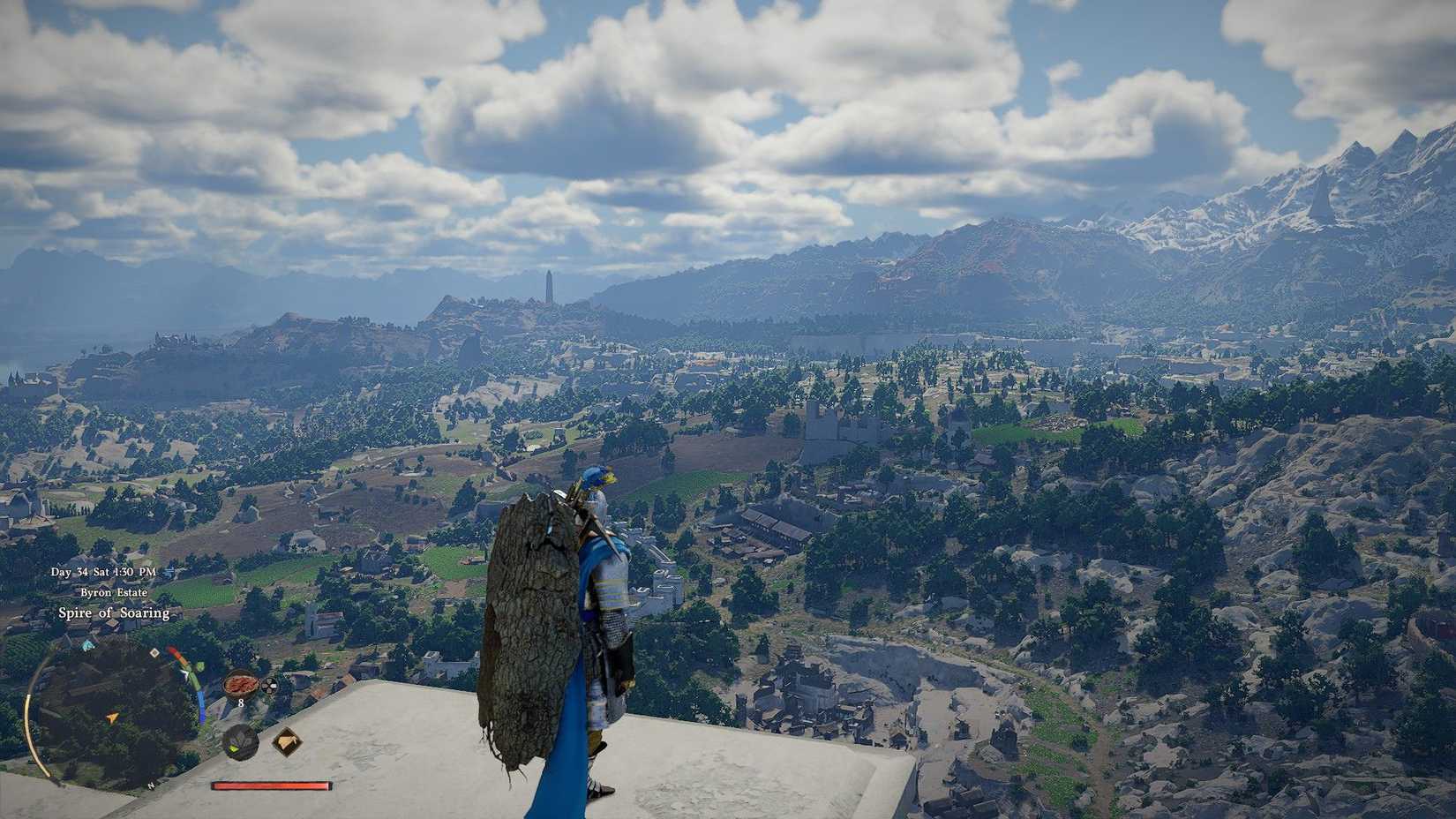
Task: Click the player arrow in the minimap center
Action: pyautogui.click(x=112, y=718)
